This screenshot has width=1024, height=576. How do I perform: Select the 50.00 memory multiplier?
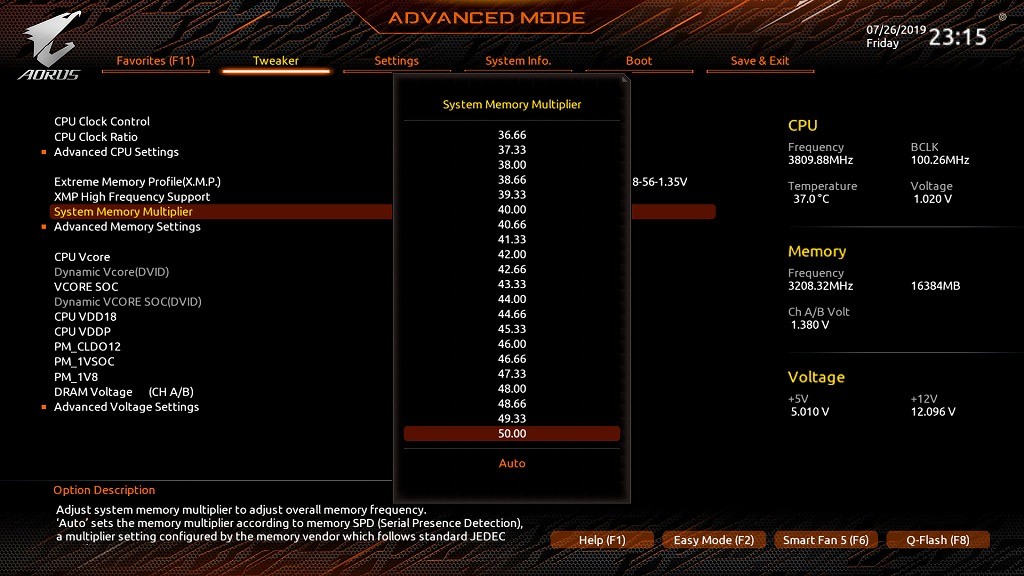[x=511, y=434]
